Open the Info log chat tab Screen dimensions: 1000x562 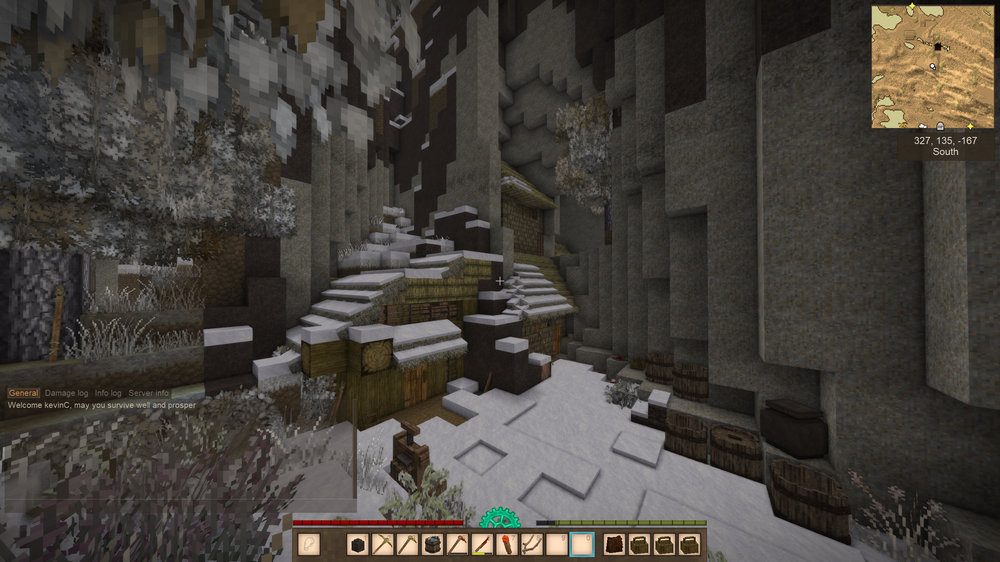[x=108, y=394]
